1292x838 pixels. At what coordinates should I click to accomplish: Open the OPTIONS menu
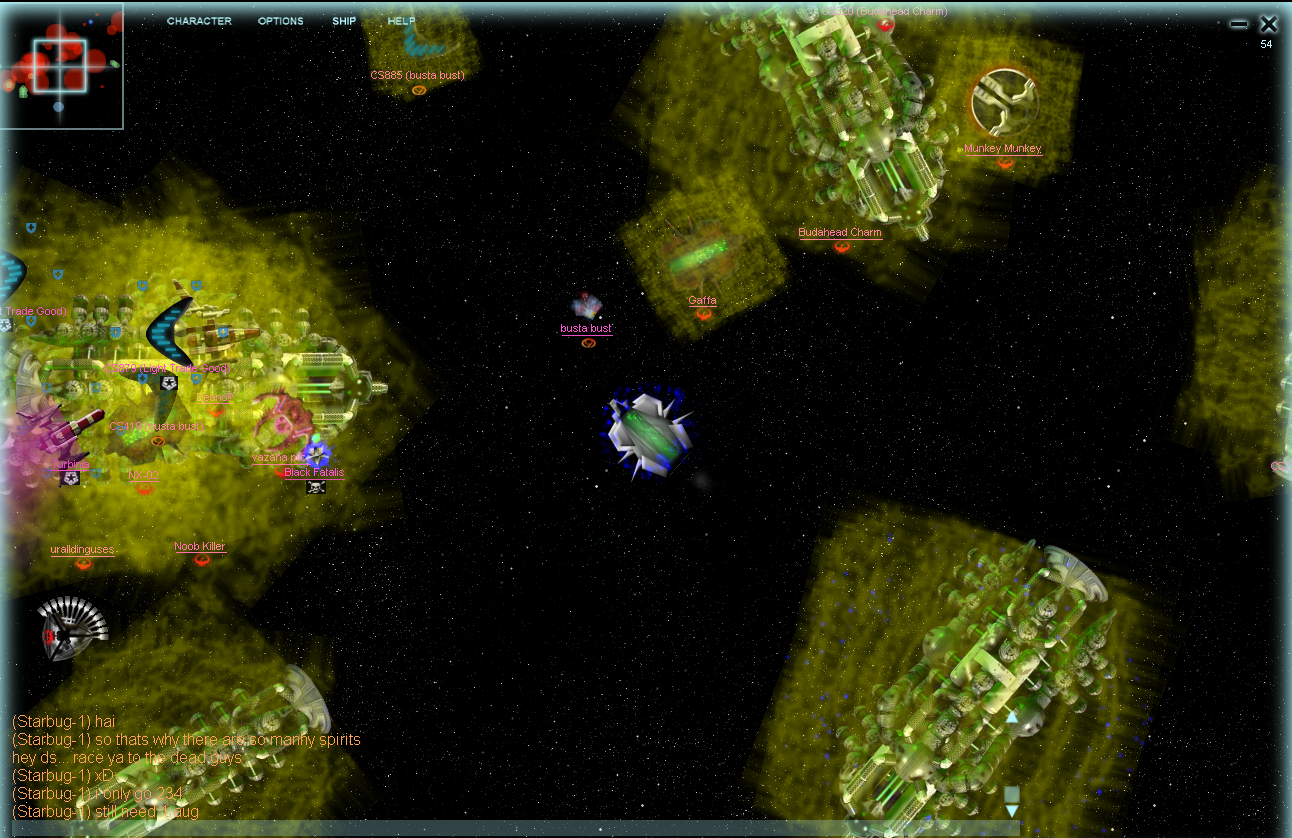280,21
